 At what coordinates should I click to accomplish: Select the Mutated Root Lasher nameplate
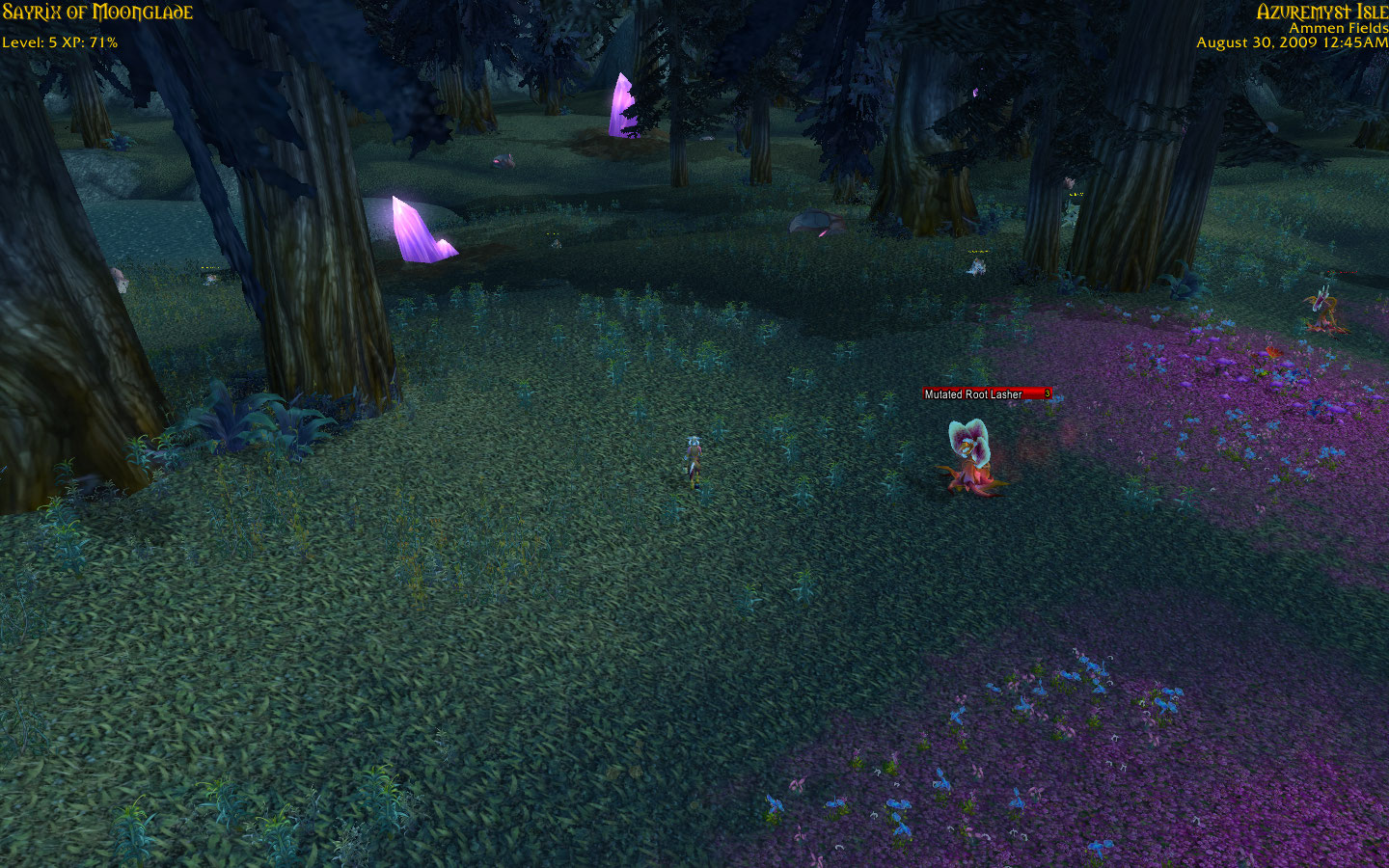987,393
